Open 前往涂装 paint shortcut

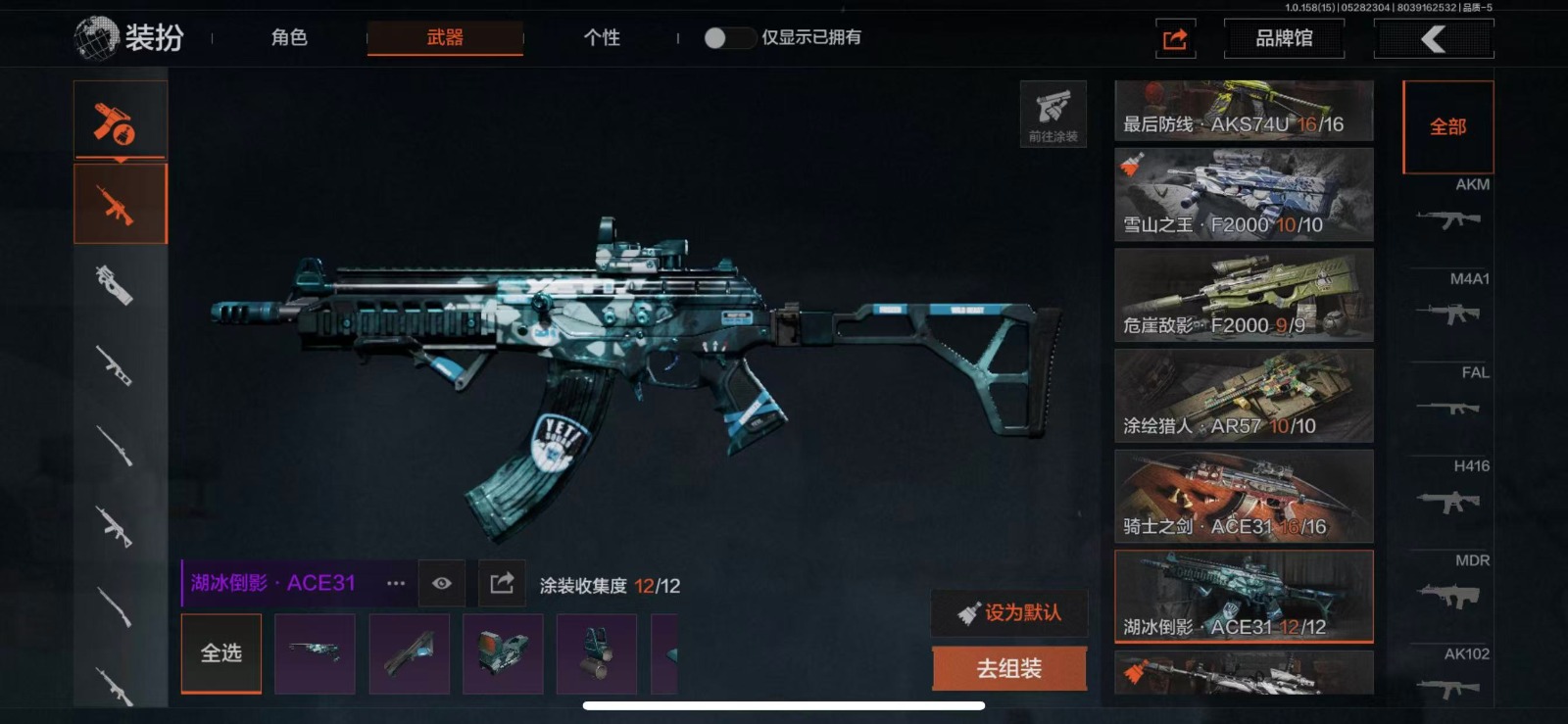click(x=1053, y=114)
